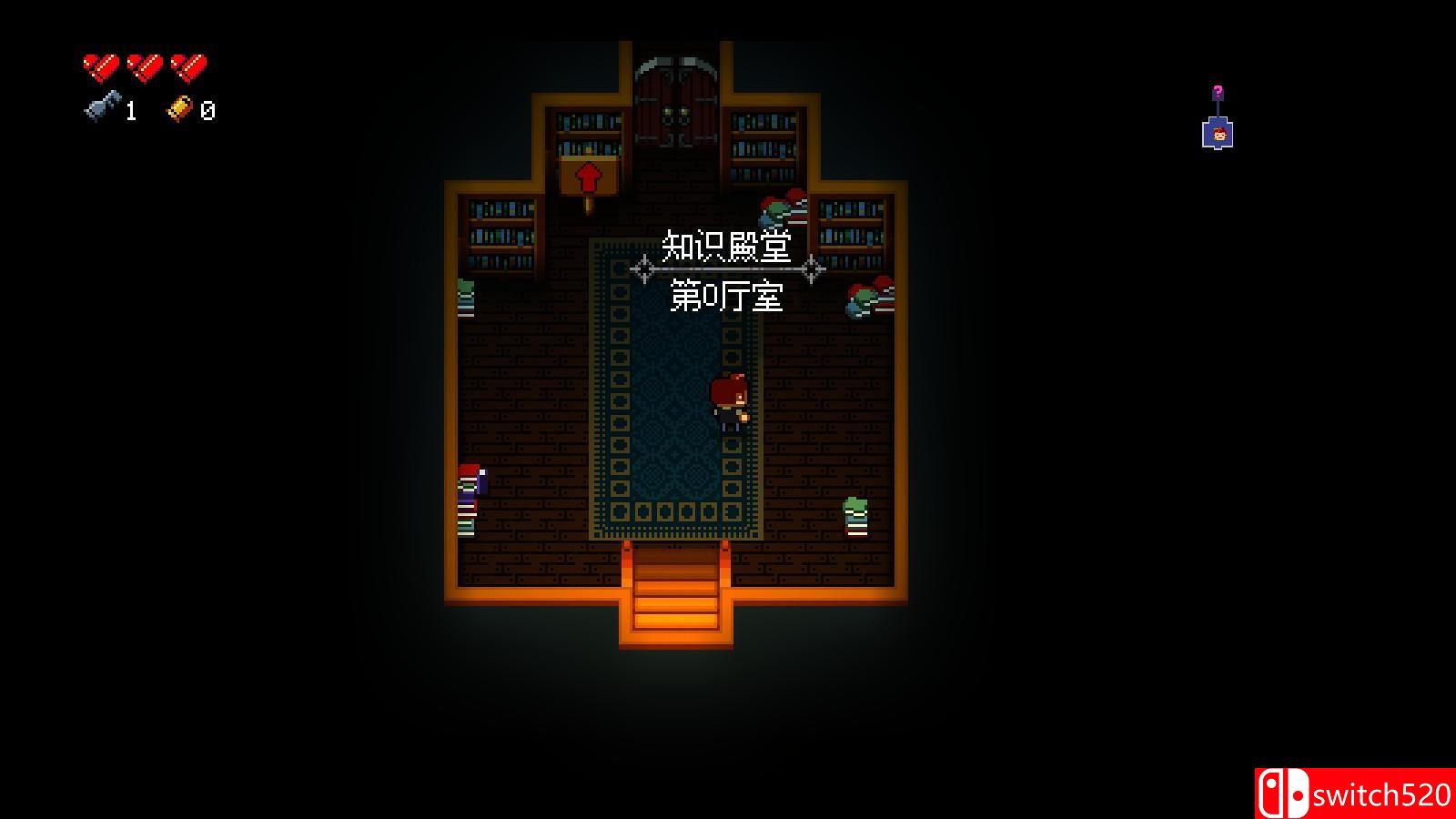
Task: Click the player character standing on the carpet
Action: tap(728, 400)
